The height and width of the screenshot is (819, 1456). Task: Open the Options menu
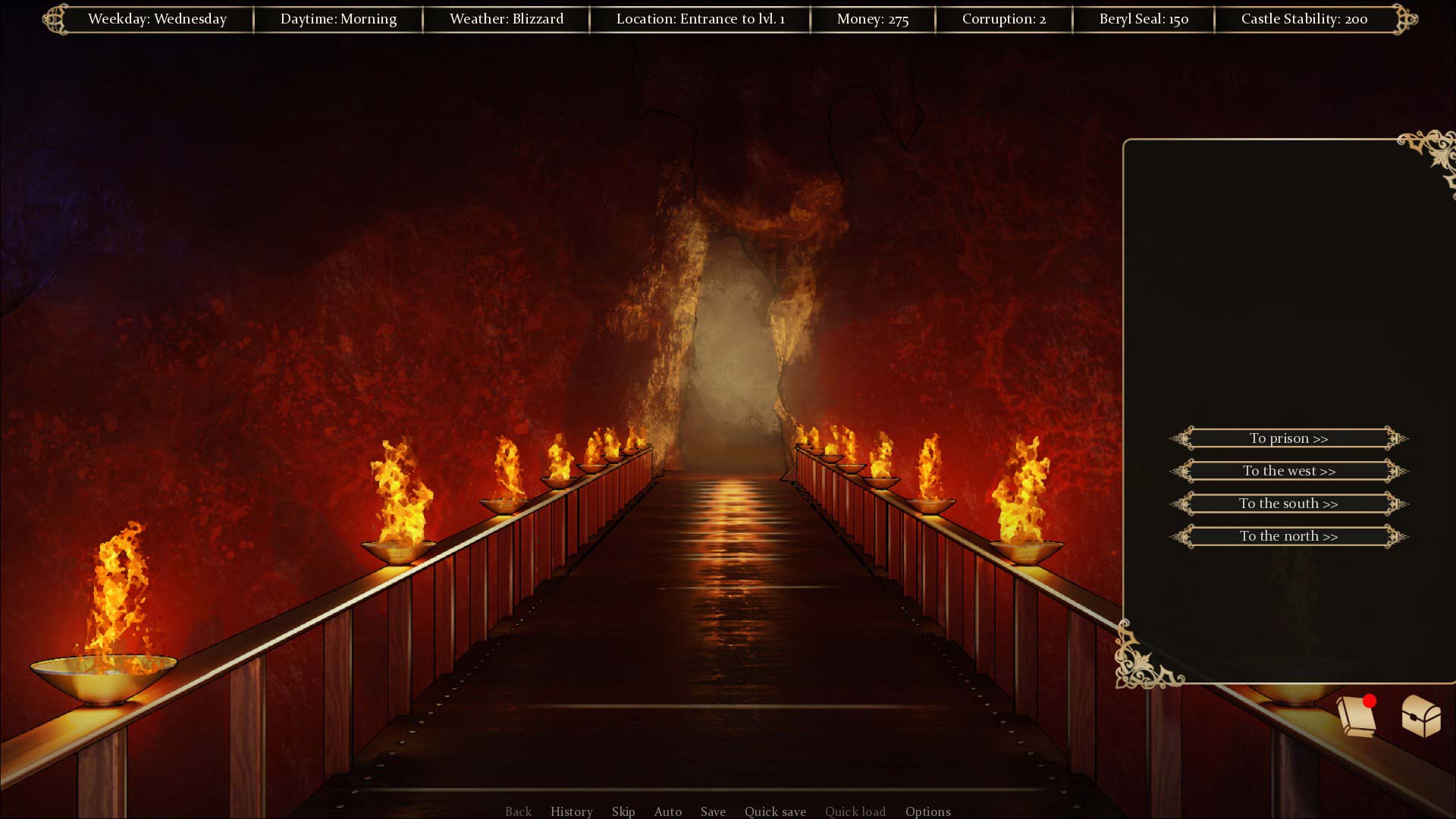[x=927, y=811]
